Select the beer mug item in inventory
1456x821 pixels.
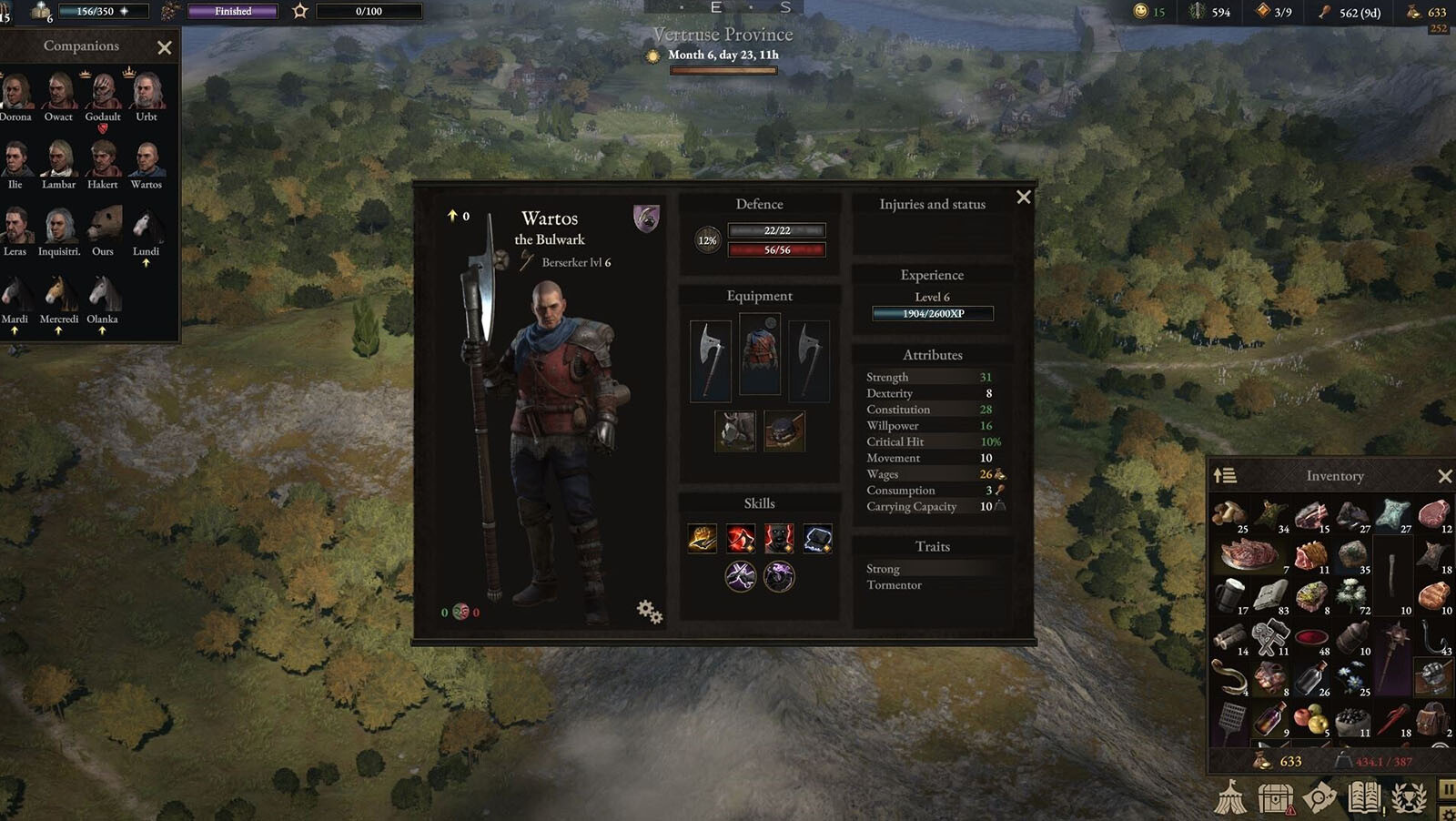[x=1230, y=595]
